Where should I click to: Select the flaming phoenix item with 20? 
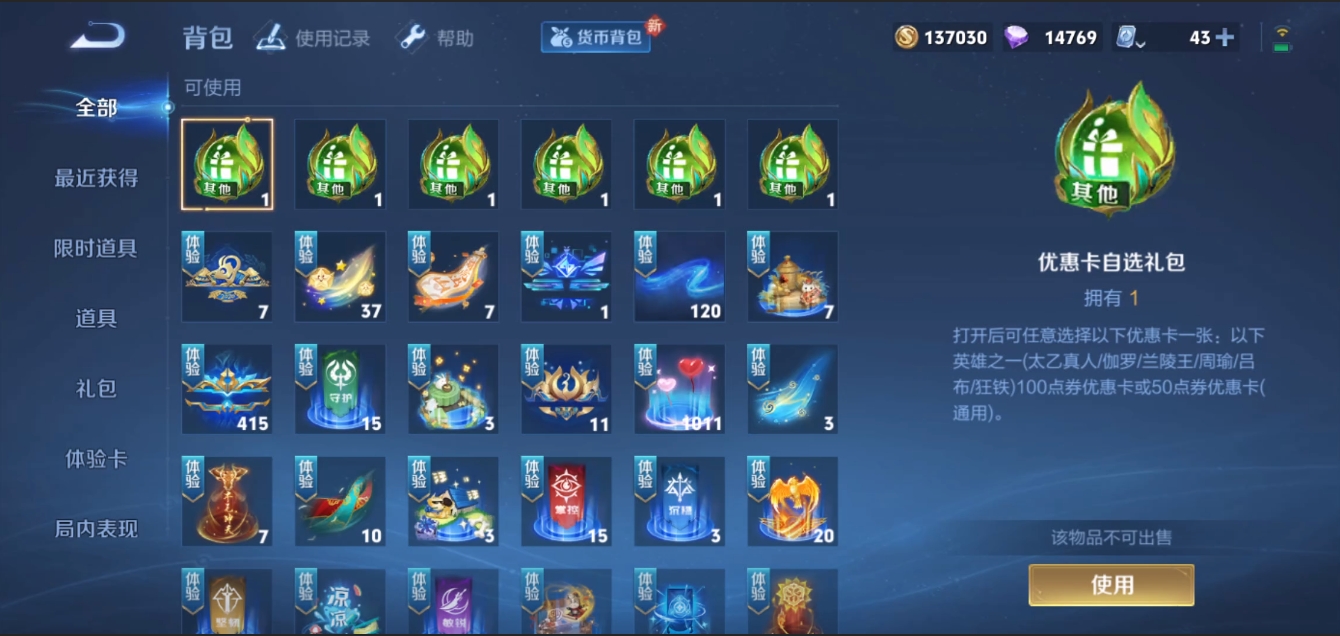(x=793, y=502)
